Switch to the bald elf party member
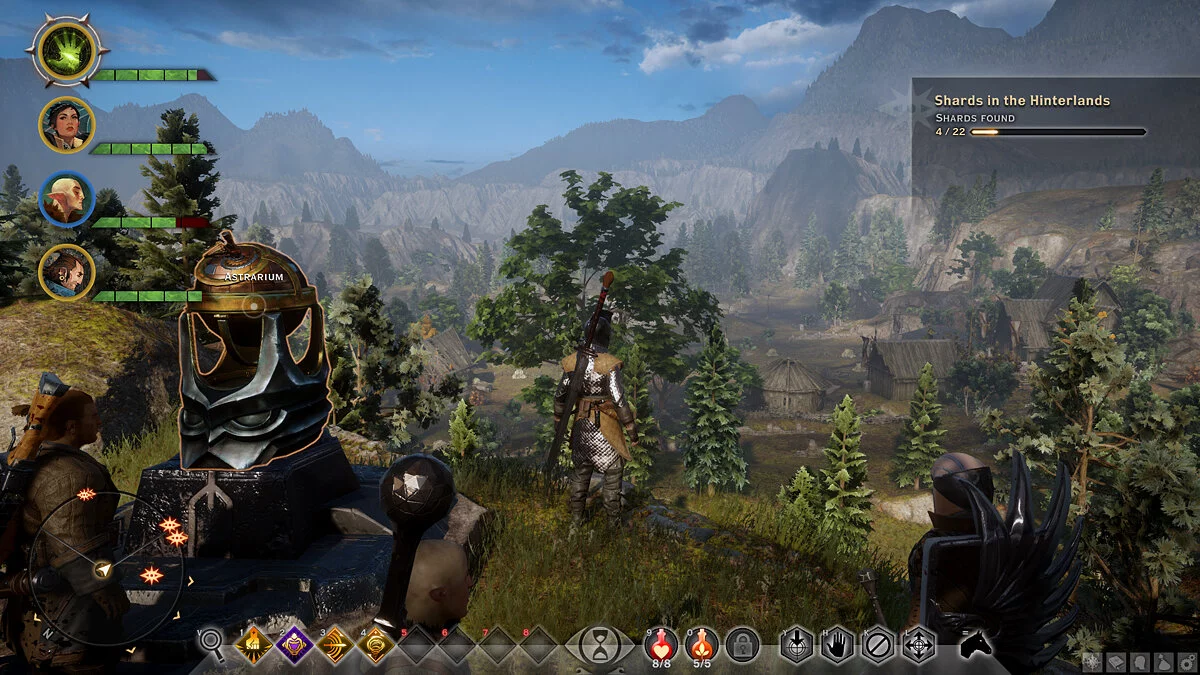Image resolution: width=1200 pixels, height=675 pixels. 67,200
